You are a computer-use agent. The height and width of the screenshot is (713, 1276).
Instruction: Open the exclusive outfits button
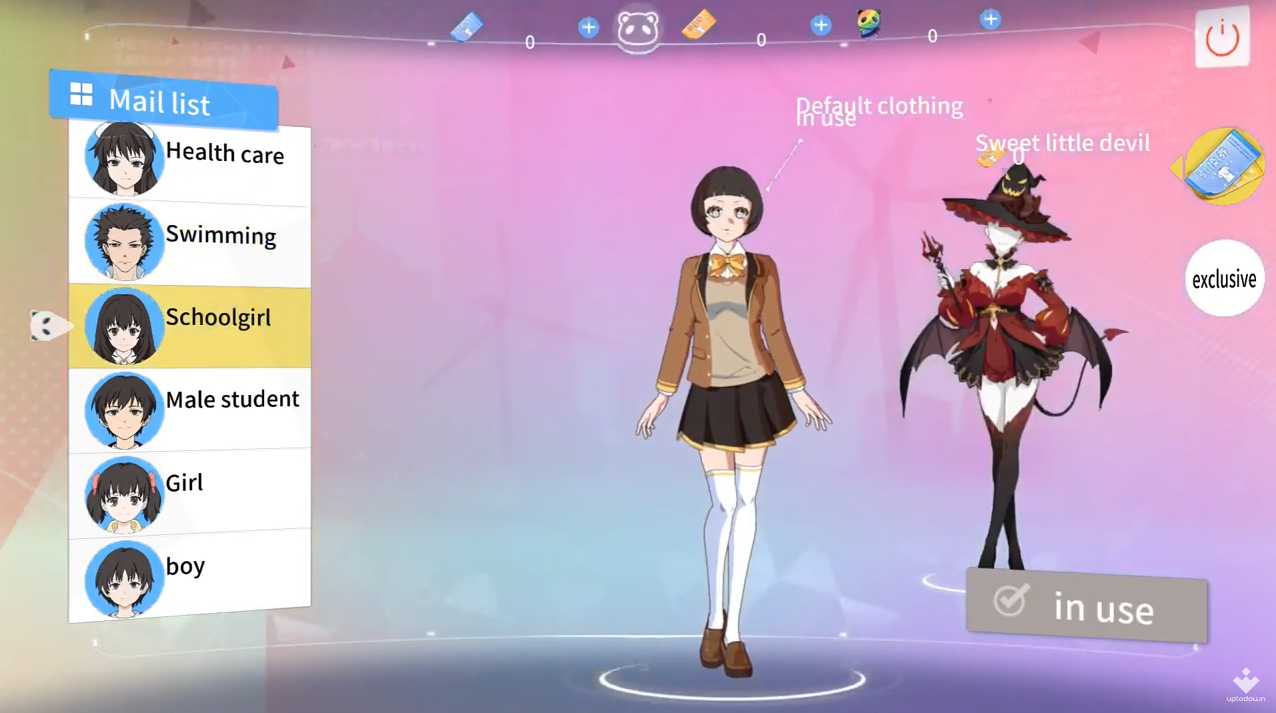pyautogui.click(x=1224, y=279)
